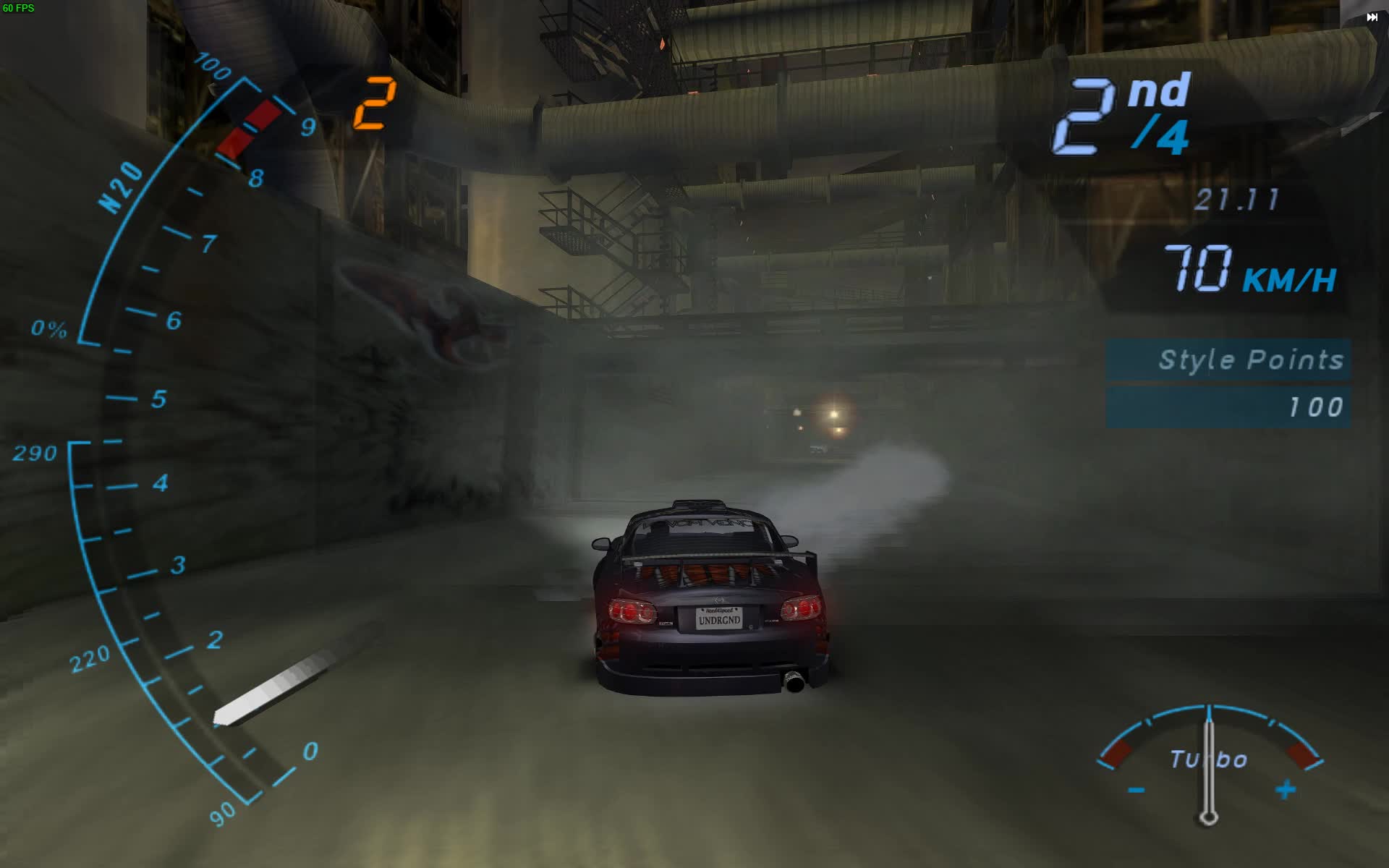Click the 100 style points value
This screenshot has width=1389, height=868.
[x=1317, y=407]
